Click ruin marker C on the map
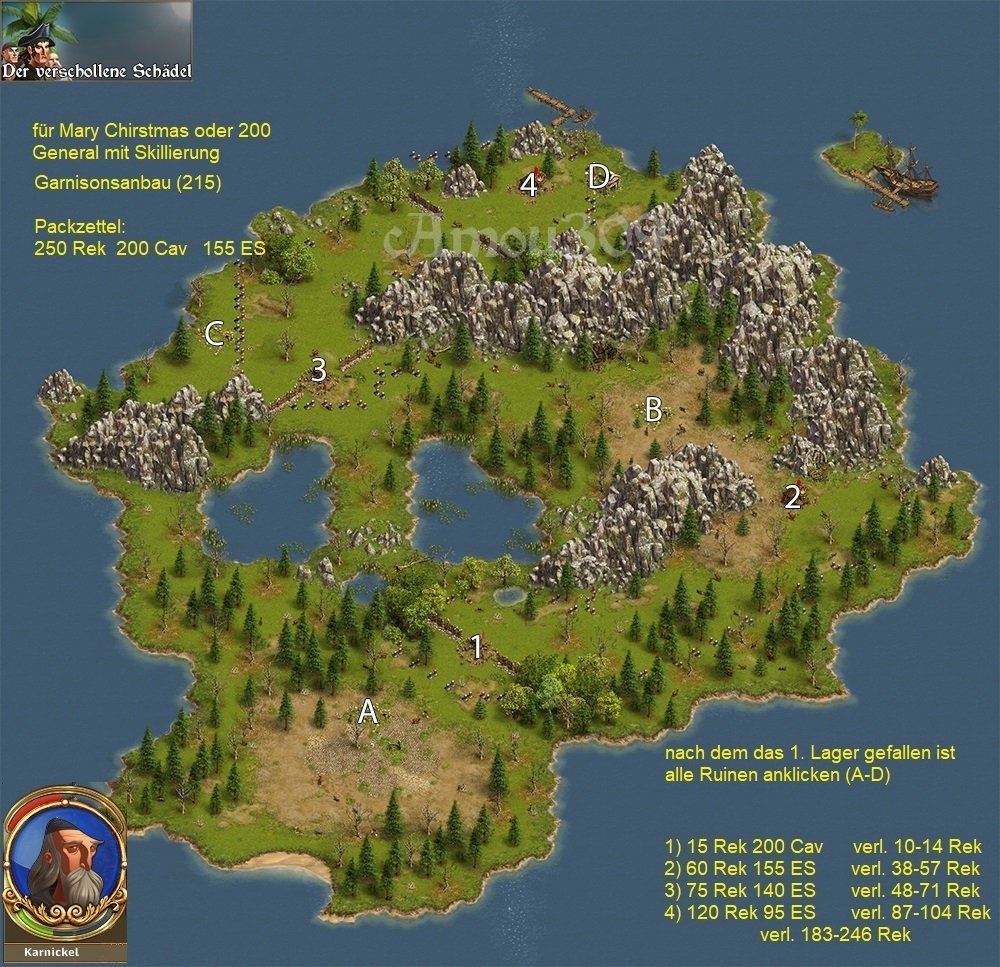 tap(214, 335)
